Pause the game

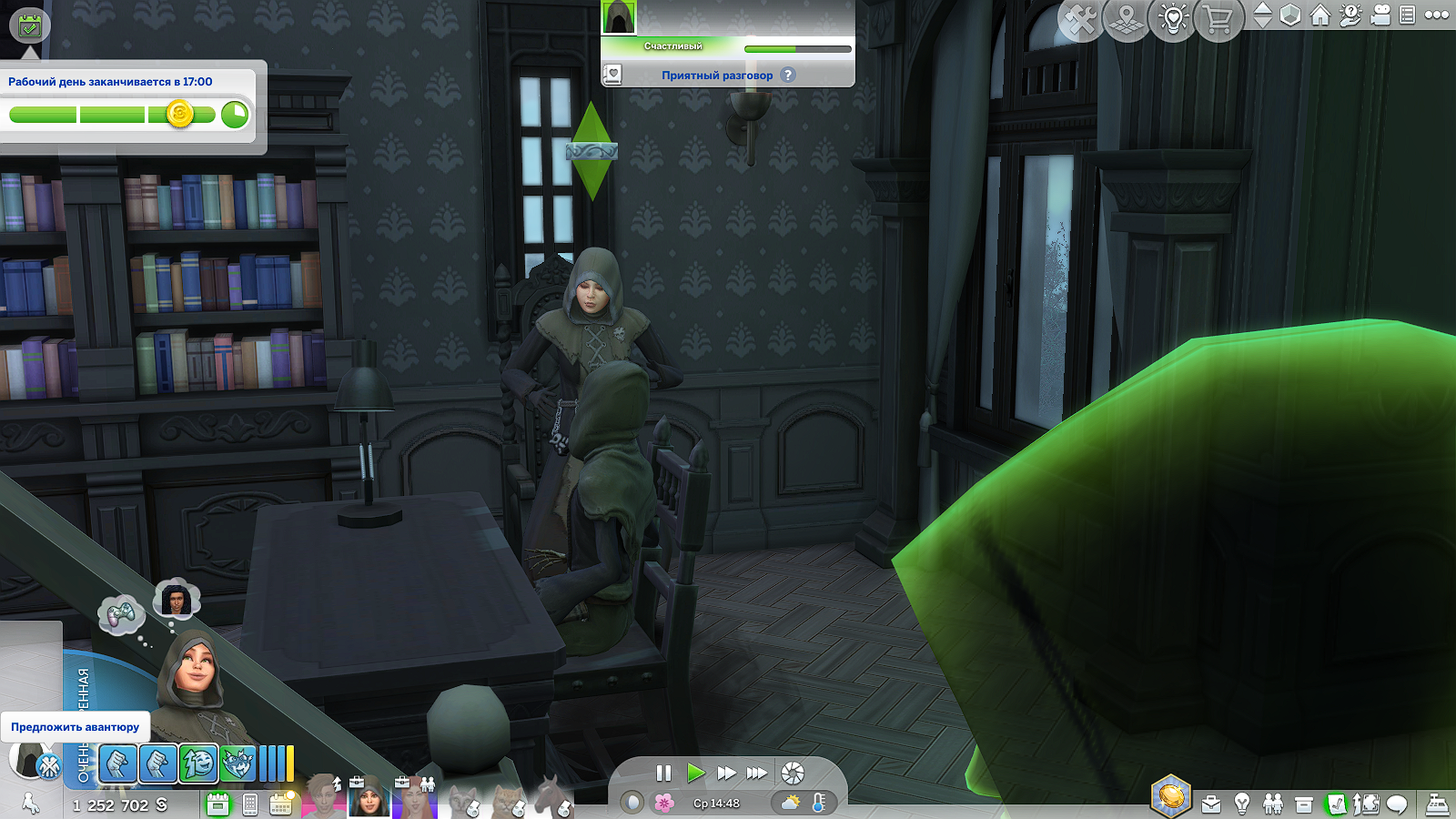[663, 773]
